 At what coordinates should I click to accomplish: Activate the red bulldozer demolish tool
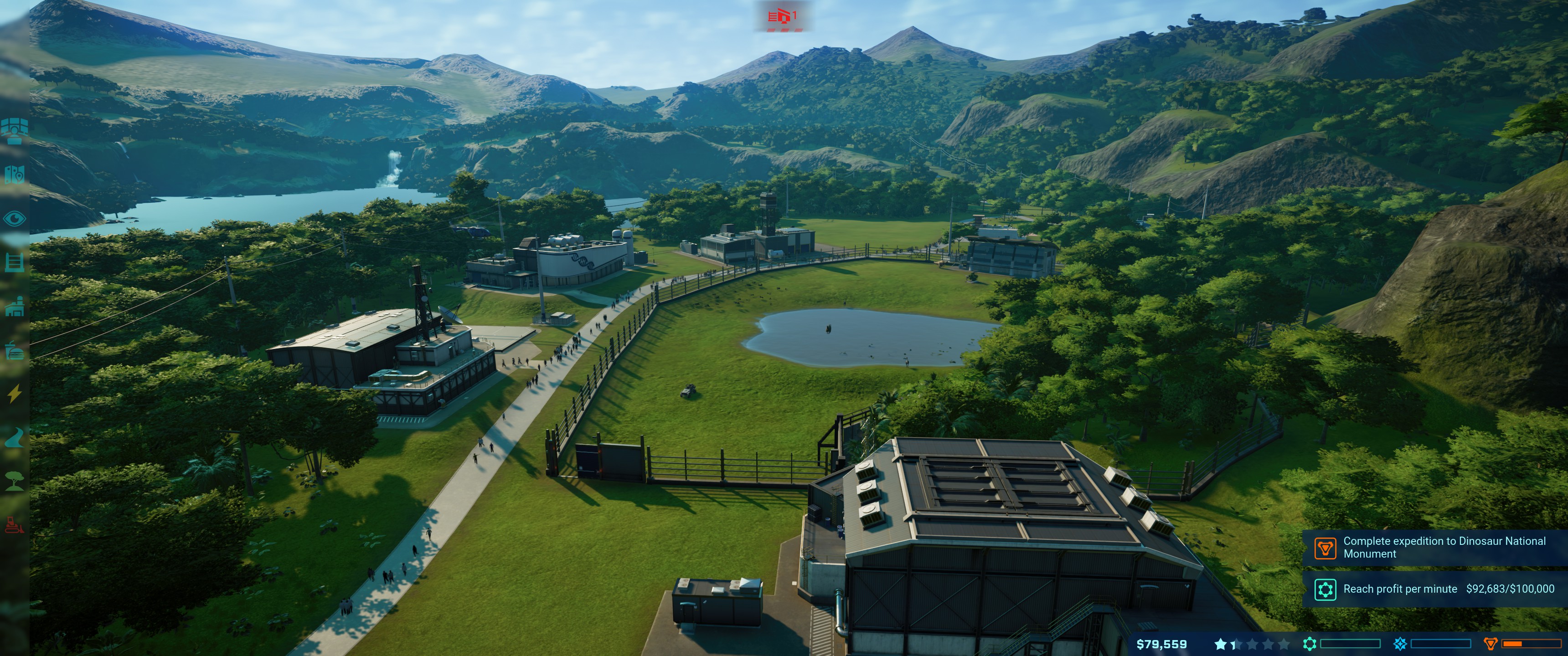pyautogui.click(x=15, y=524)
